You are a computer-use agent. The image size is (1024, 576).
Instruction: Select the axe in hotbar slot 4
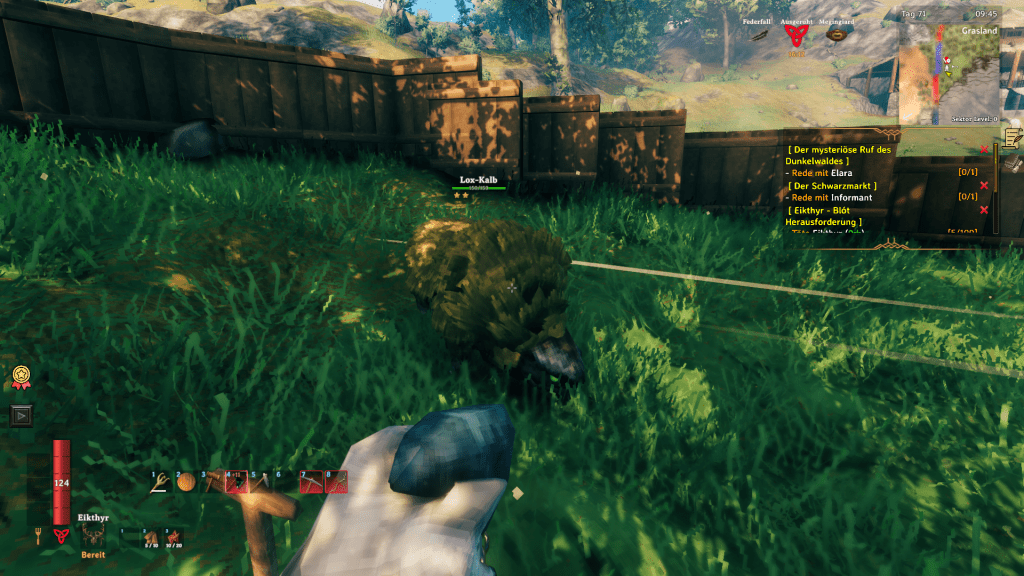(236, 483)
